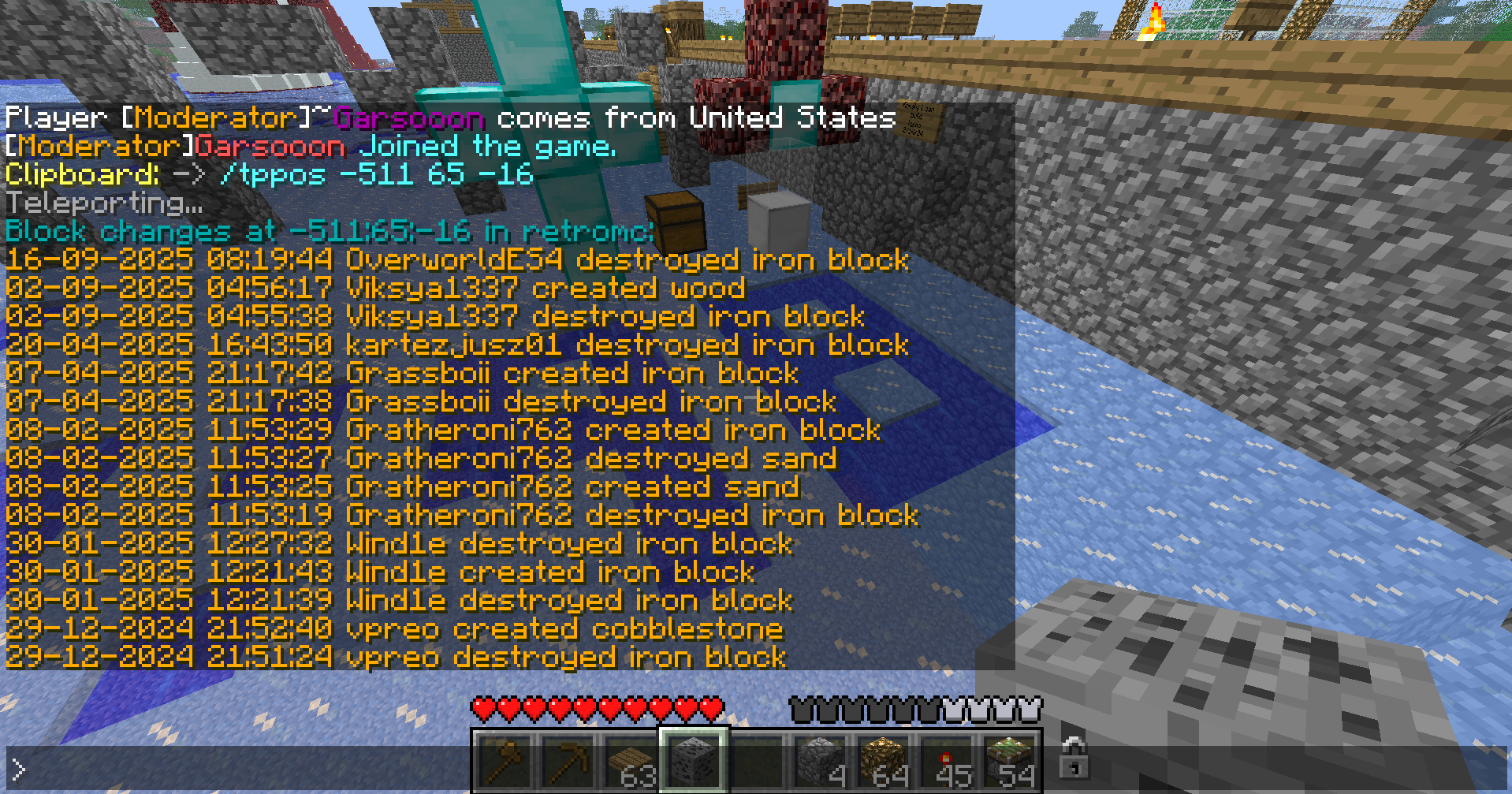The image size is (1512, 794).
Task: Choose the wooden plate stack of 63
Action: pos(631,761)
